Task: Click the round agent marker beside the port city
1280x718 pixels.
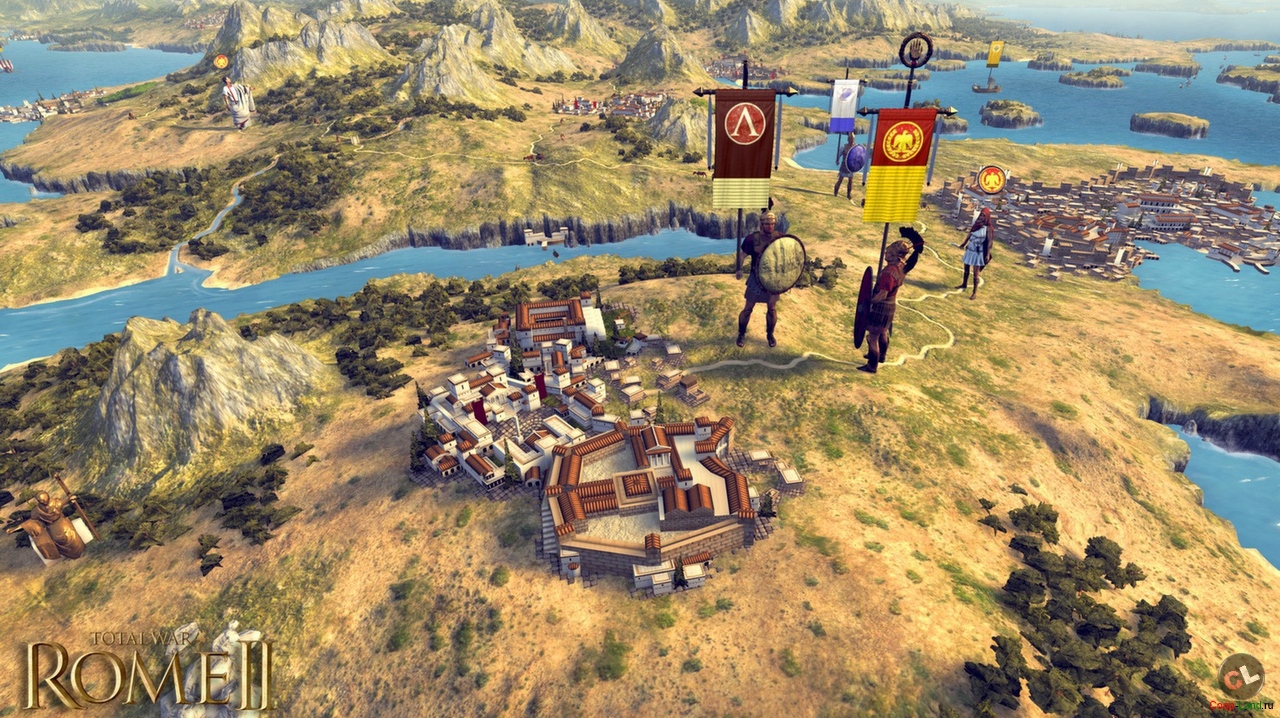Action: [991, 180]
